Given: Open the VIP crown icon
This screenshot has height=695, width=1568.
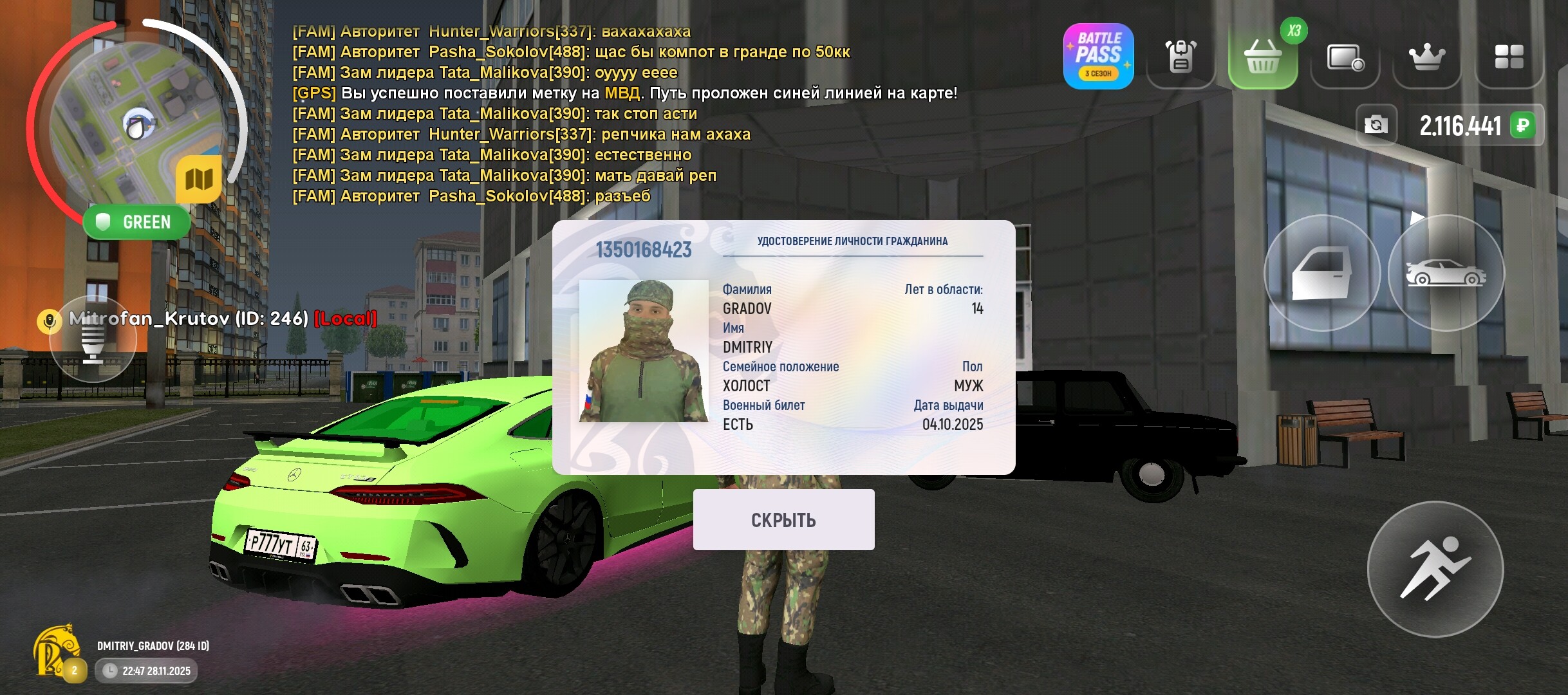Looking at the screenshot, I should click(1426, 57).
